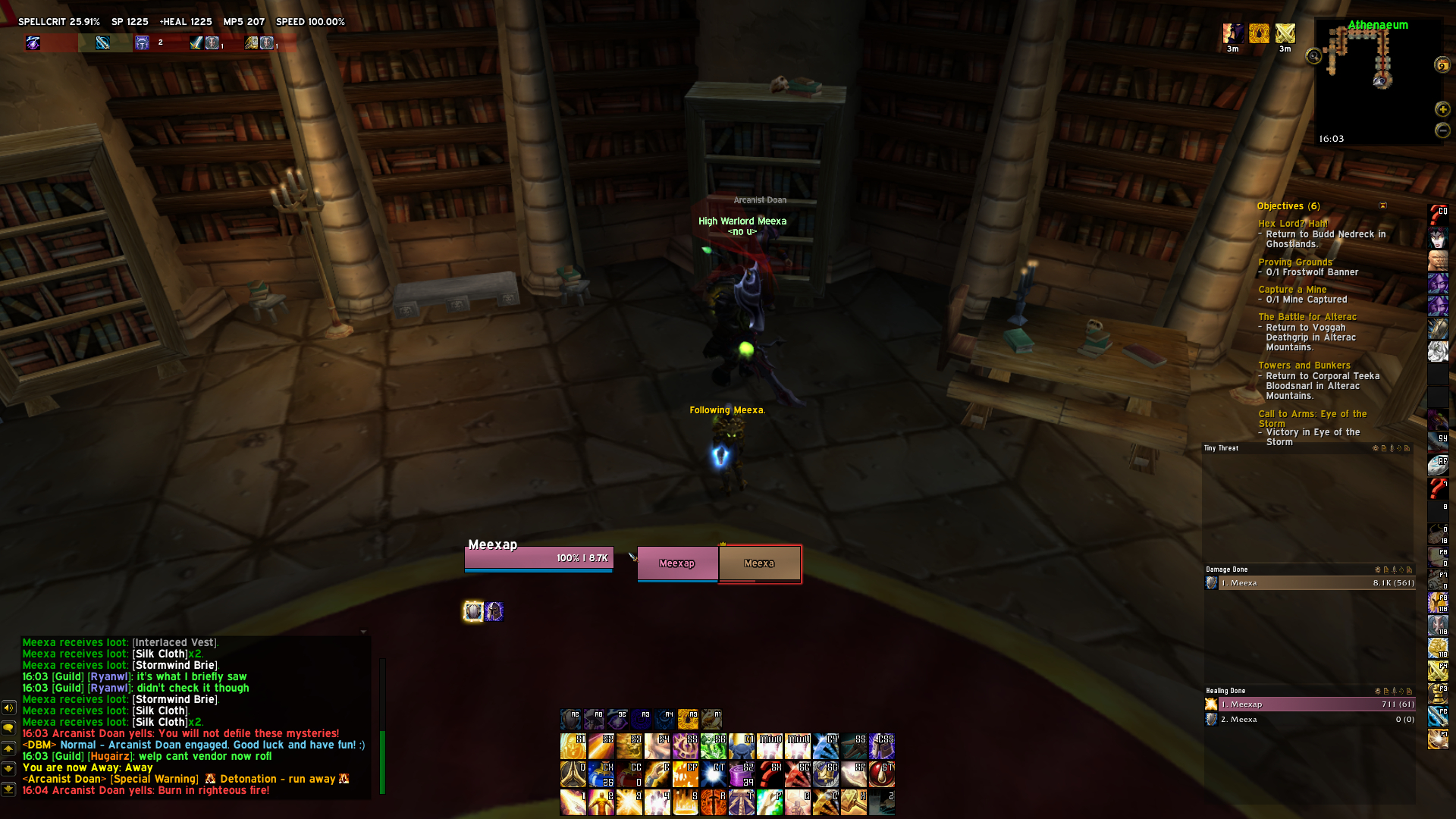Select the Proving Grounds quest in tracker
Viewport: 1456px width, 819px height.
coord(1294,262)
